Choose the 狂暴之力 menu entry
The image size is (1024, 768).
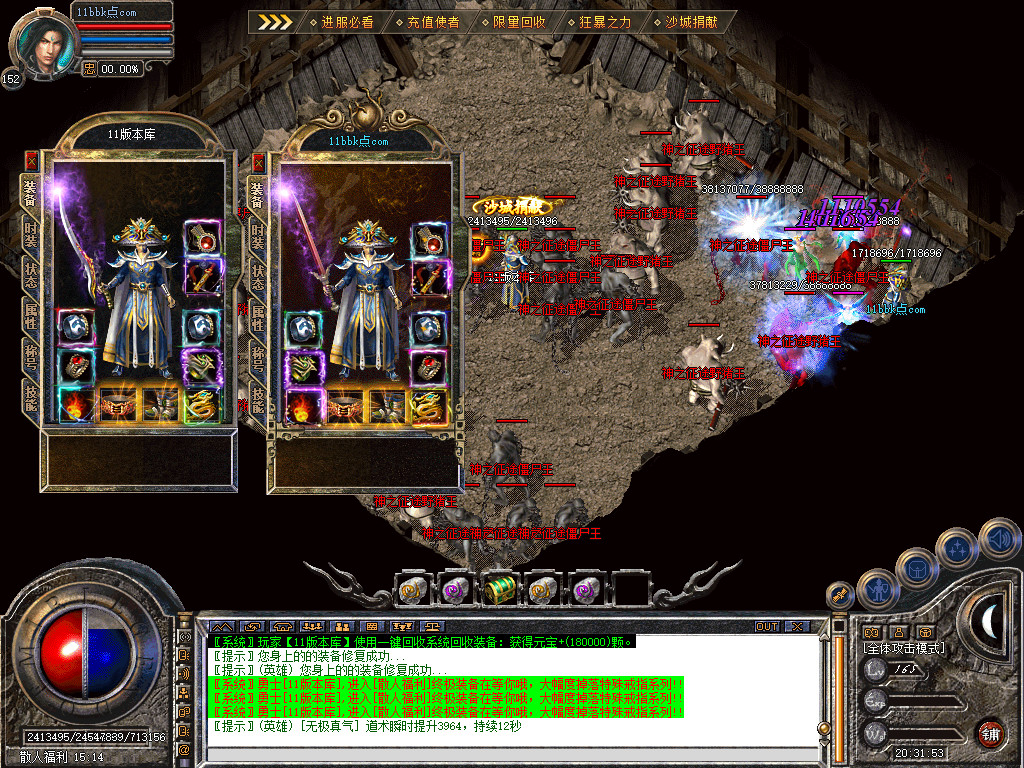coord(599,21)
